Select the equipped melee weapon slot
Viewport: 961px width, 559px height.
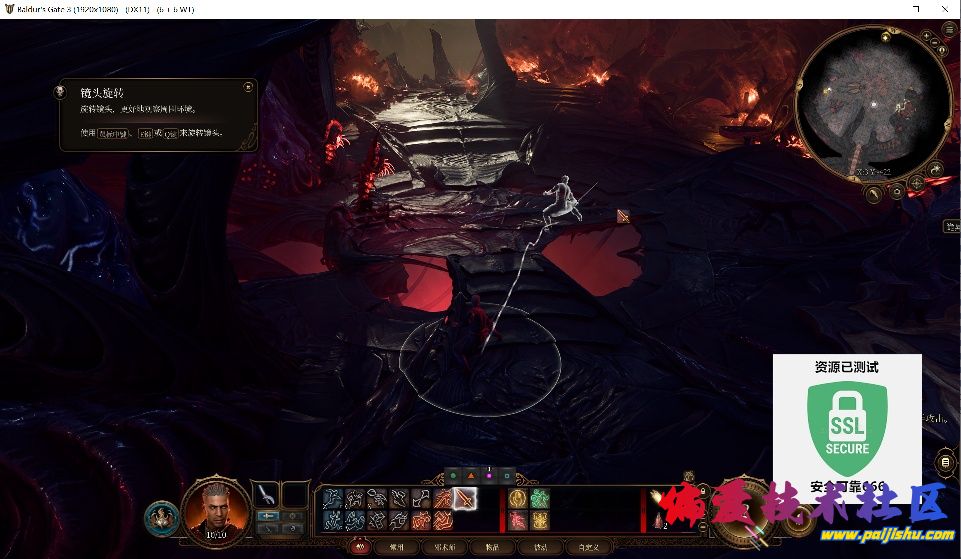coord(267,494)
